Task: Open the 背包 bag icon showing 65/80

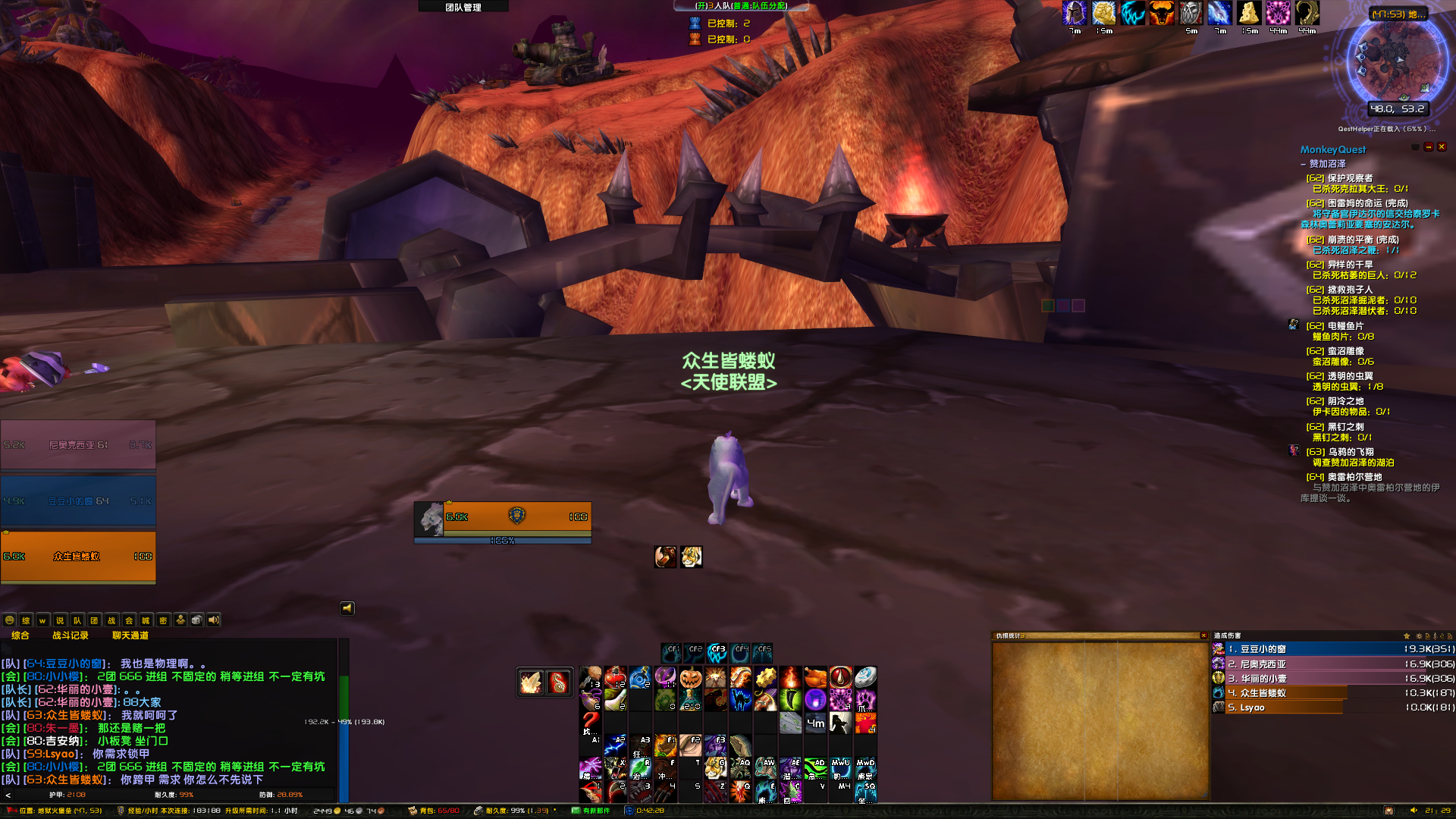Action: click(x=413, y=810)
